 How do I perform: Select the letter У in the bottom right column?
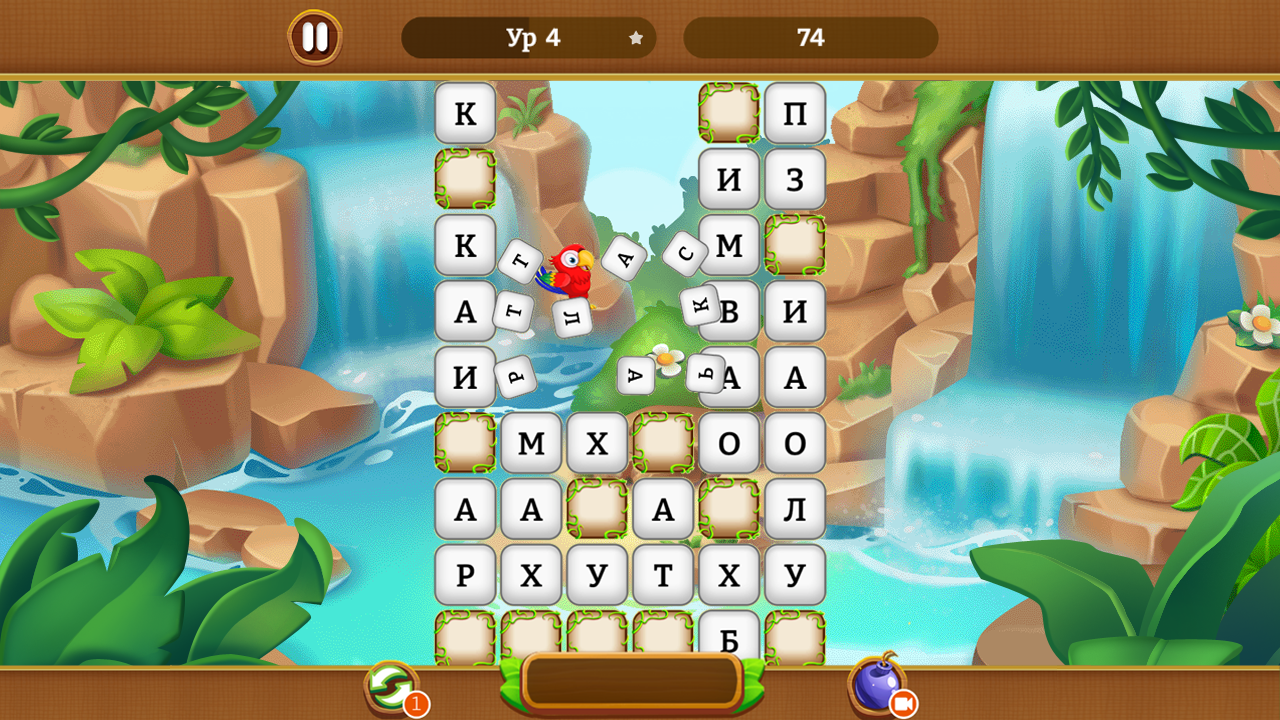pos(796,575)
